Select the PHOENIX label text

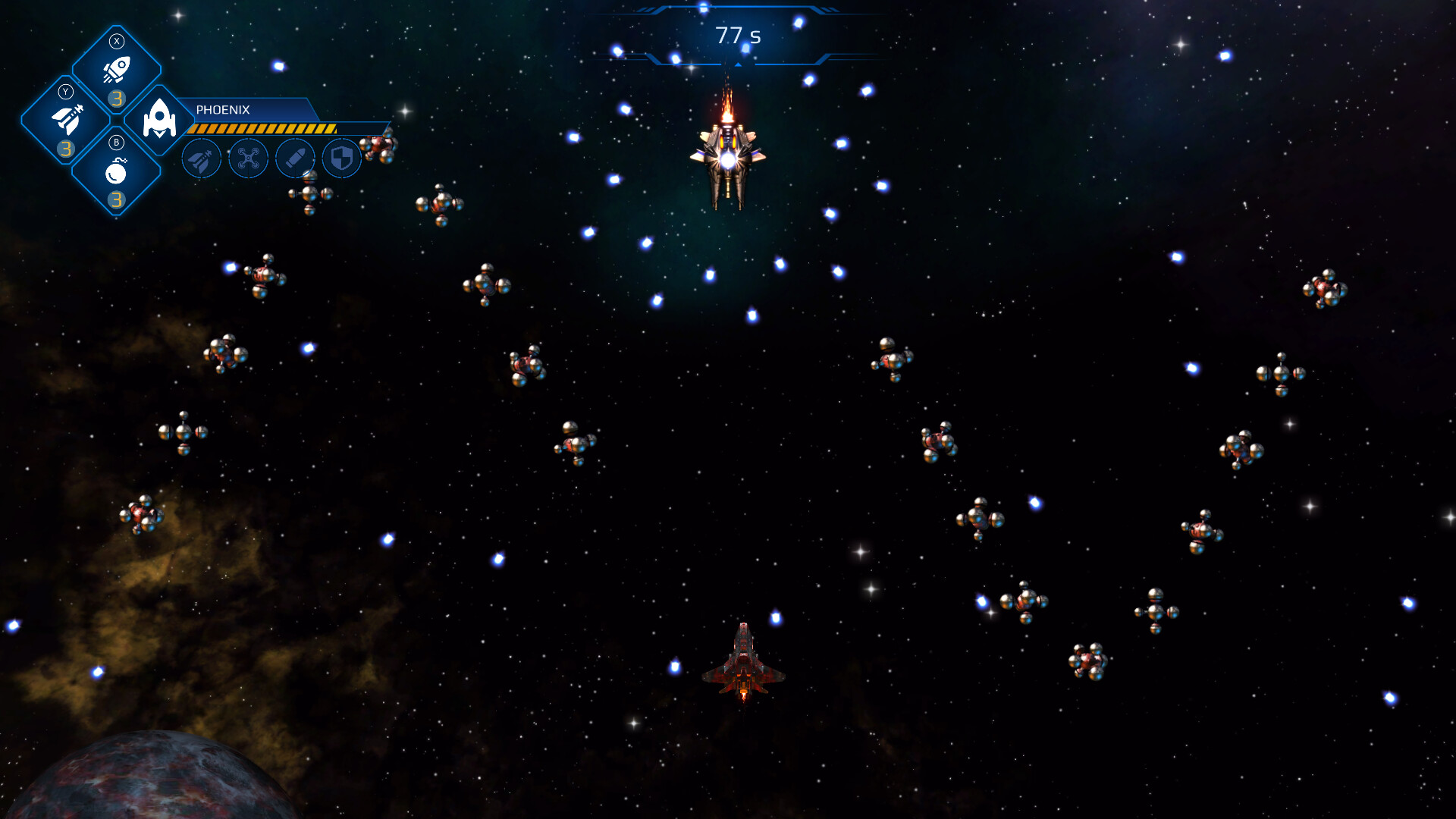pyautogui.click(x=221, y=109)
